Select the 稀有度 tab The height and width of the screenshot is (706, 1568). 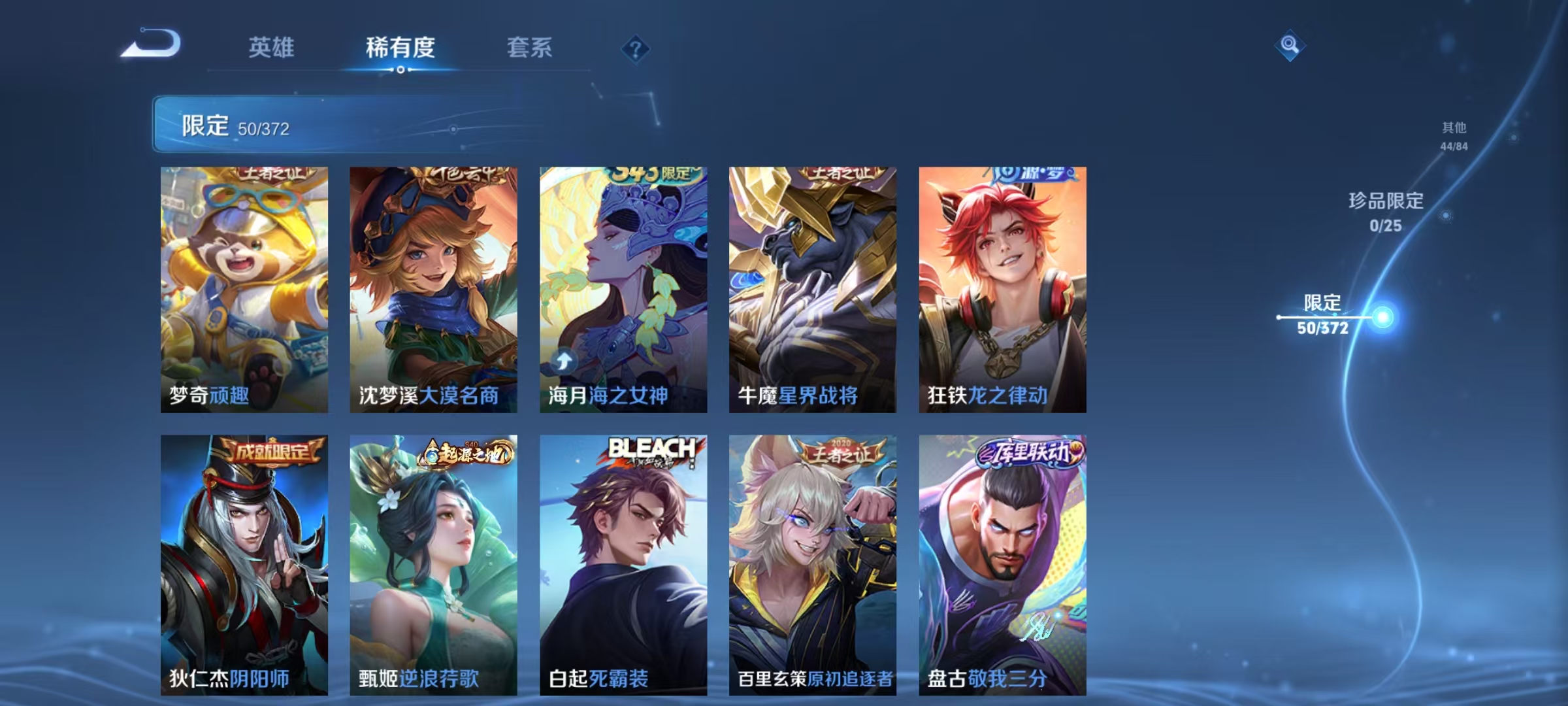tap(400, 48)
